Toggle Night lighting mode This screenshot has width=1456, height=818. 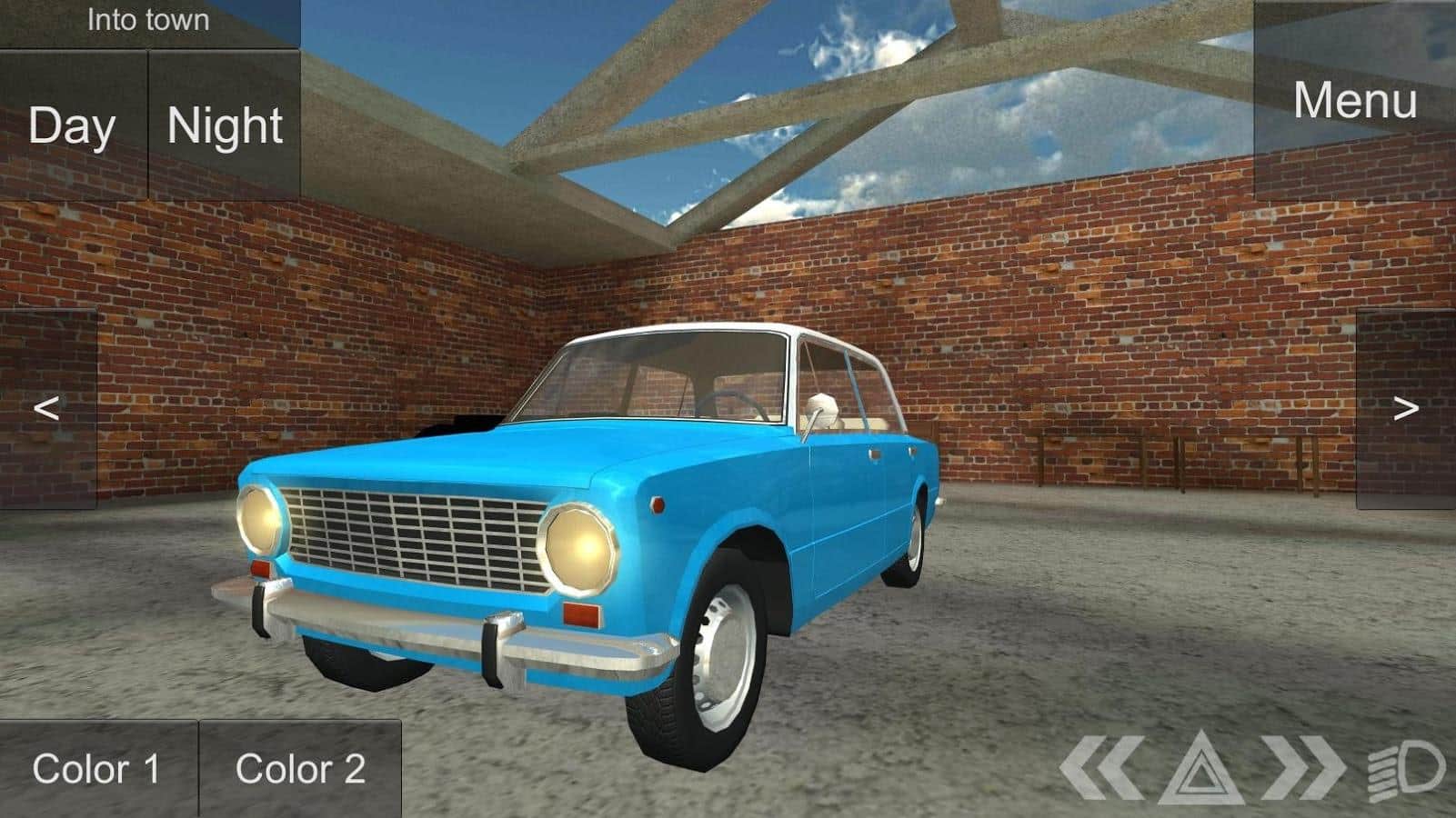pos(223,126)
